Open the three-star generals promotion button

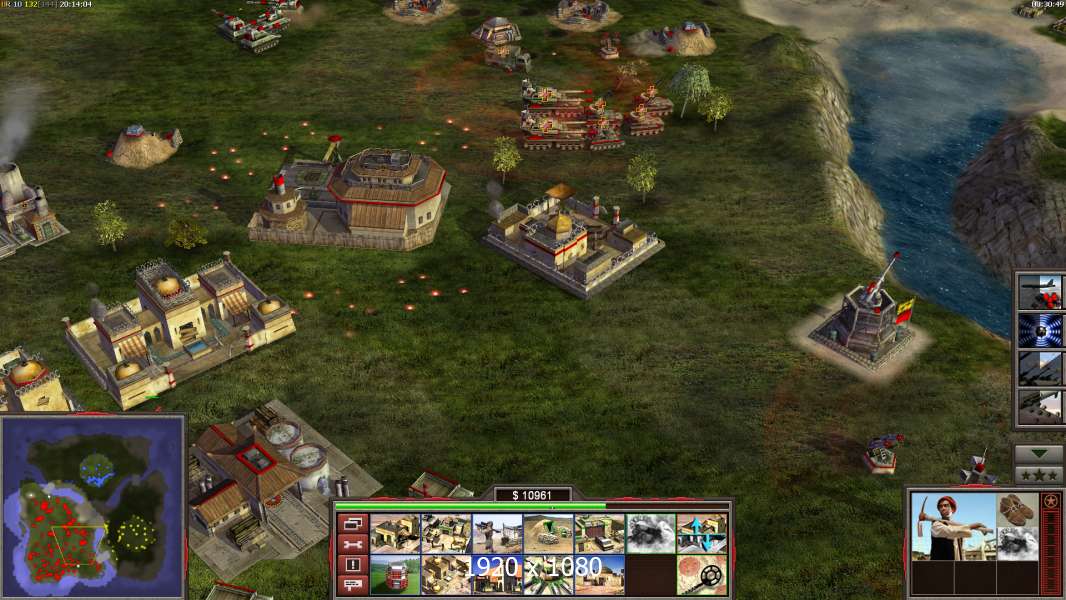tap(1039, 474)
